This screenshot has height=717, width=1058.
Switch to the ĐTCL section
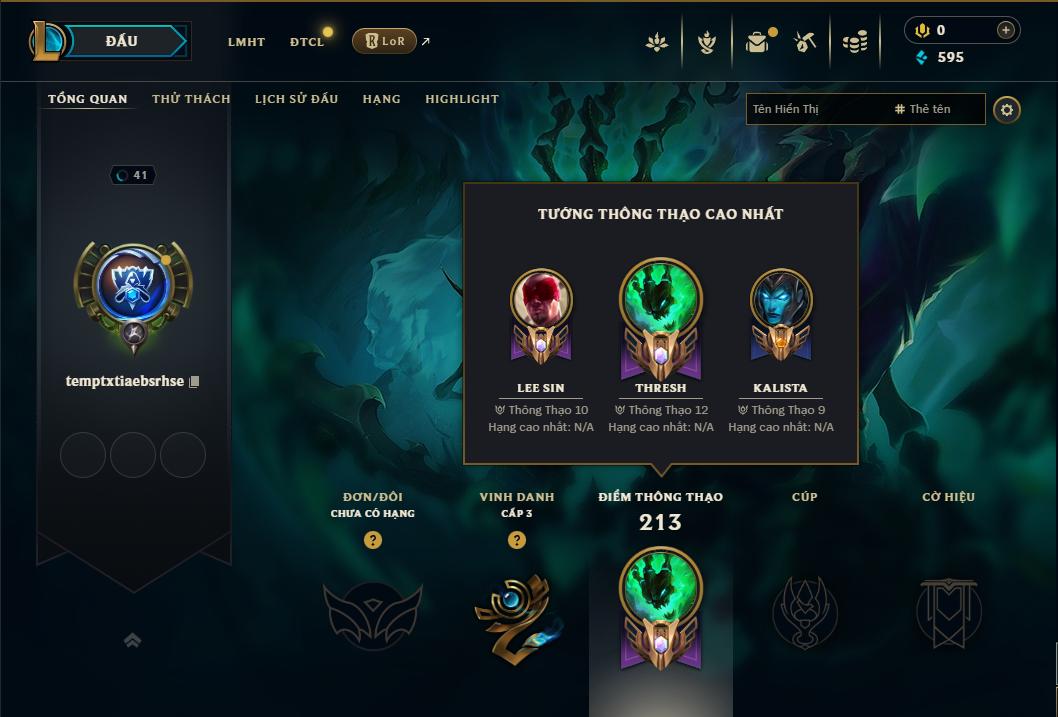point(307,42)
